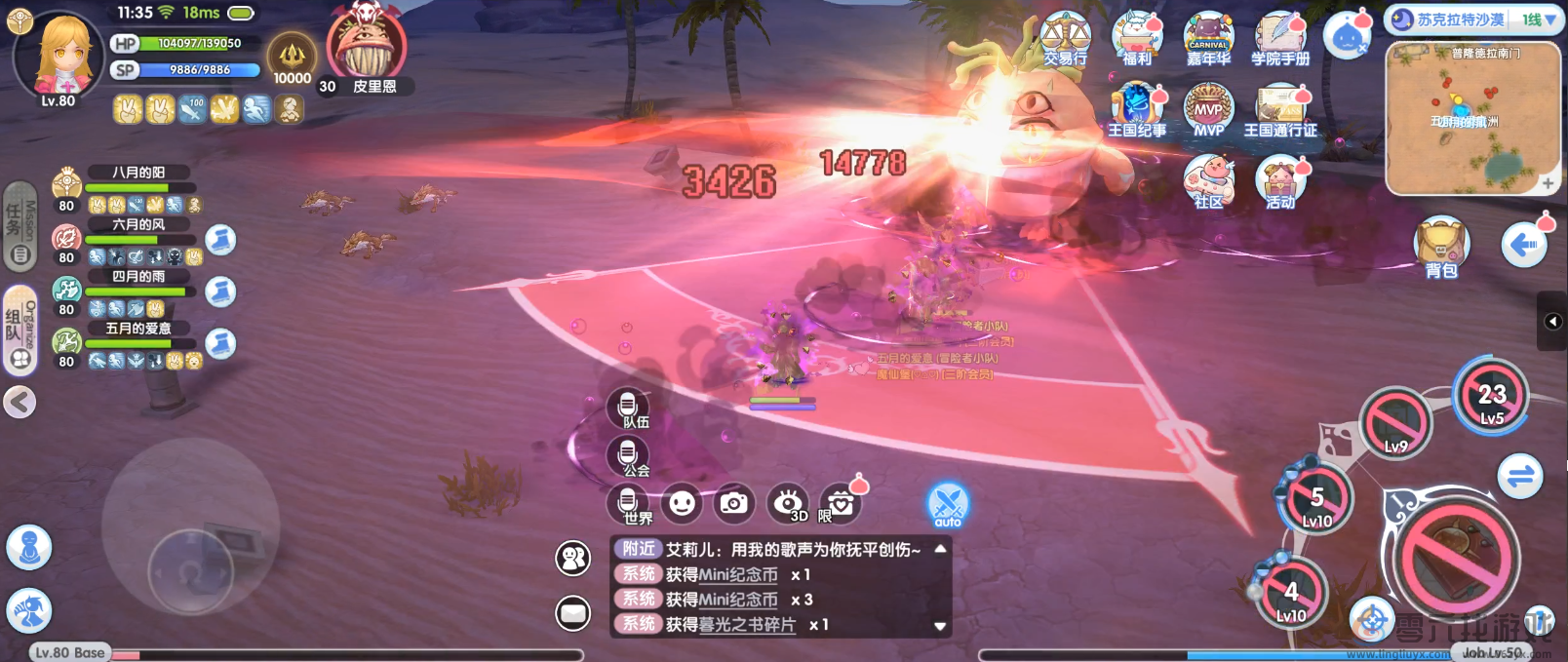Screen dimensions: 1568x662
Task: Open the smiley emoji button
Action: tap(682, 503)
